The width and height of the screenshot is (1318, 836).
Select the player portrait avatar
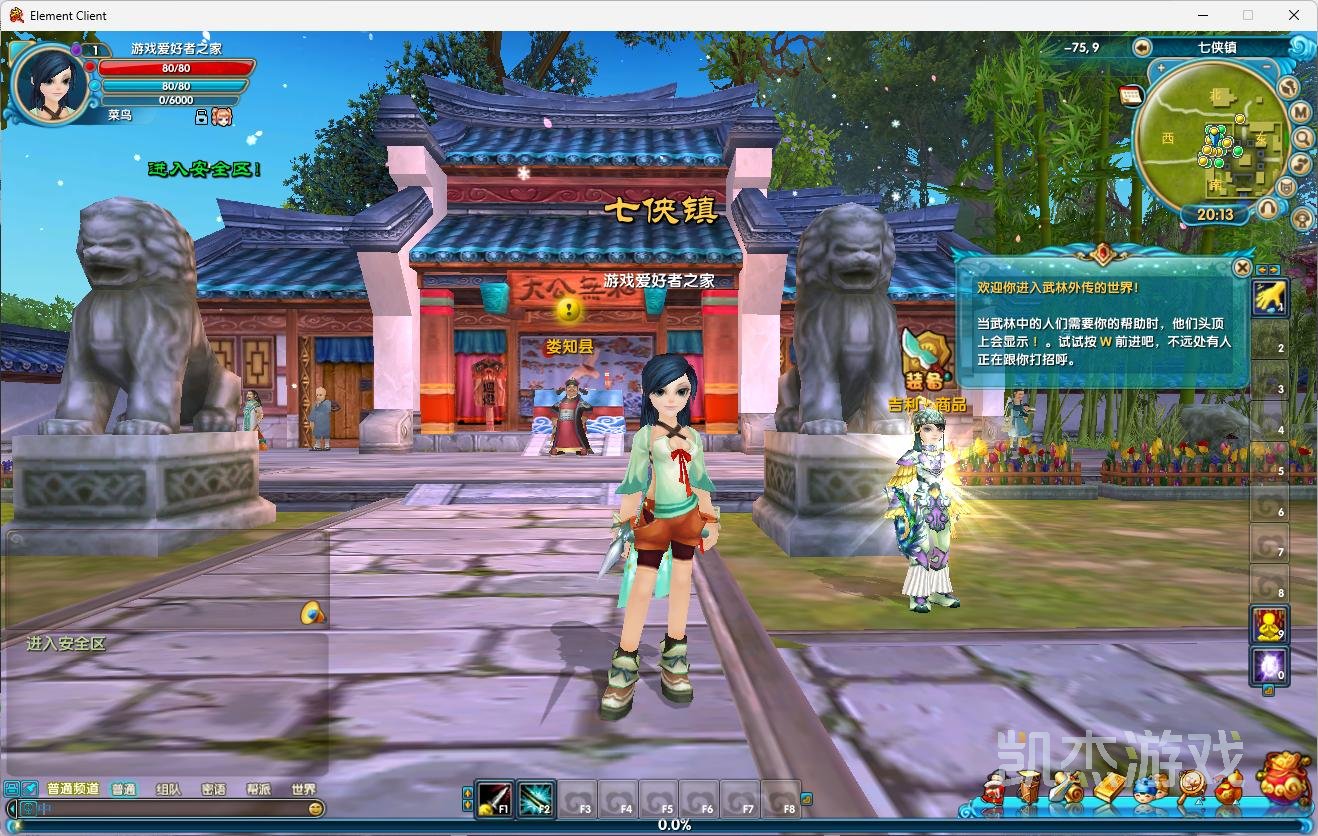coord(48,84)
